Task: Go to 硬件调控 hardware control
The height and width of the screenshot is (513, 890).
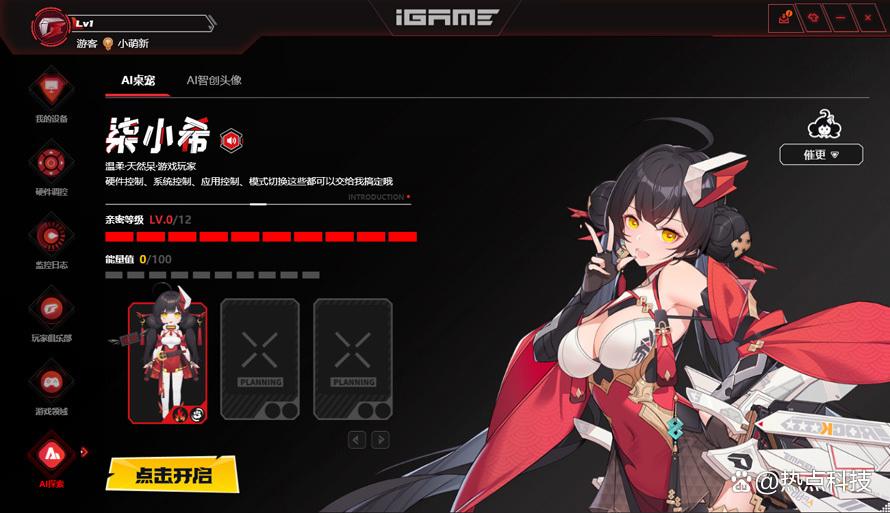Action: pyautogui.click(x=49, y=163)
